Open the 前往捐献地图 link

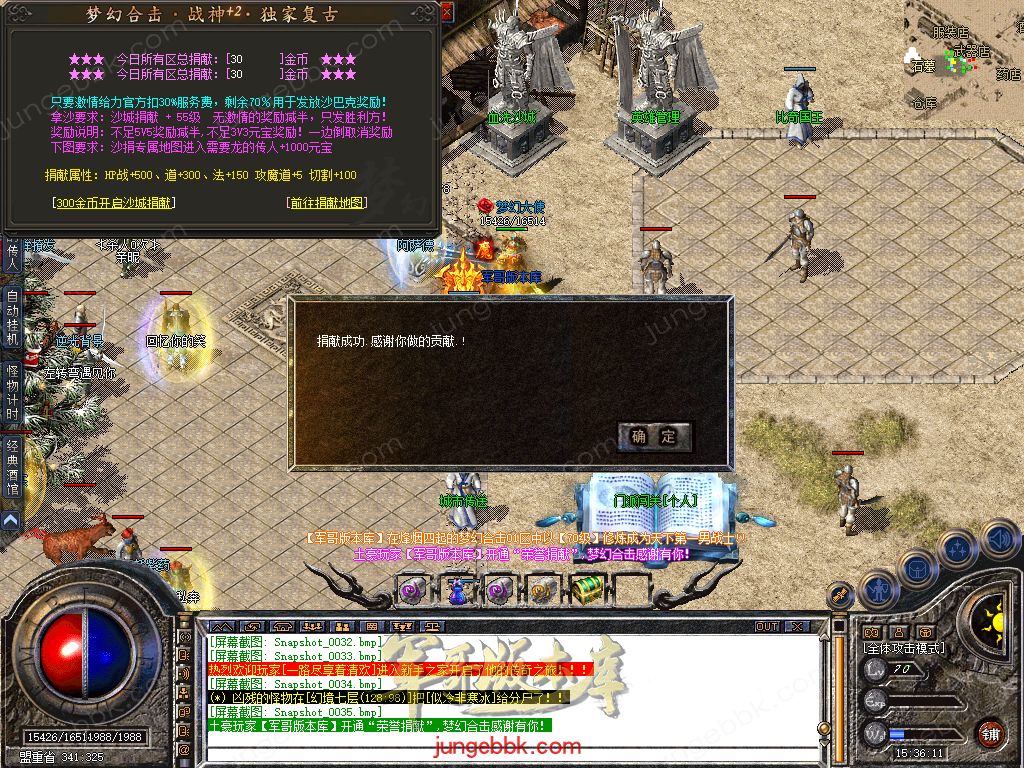tap(326, 203)
